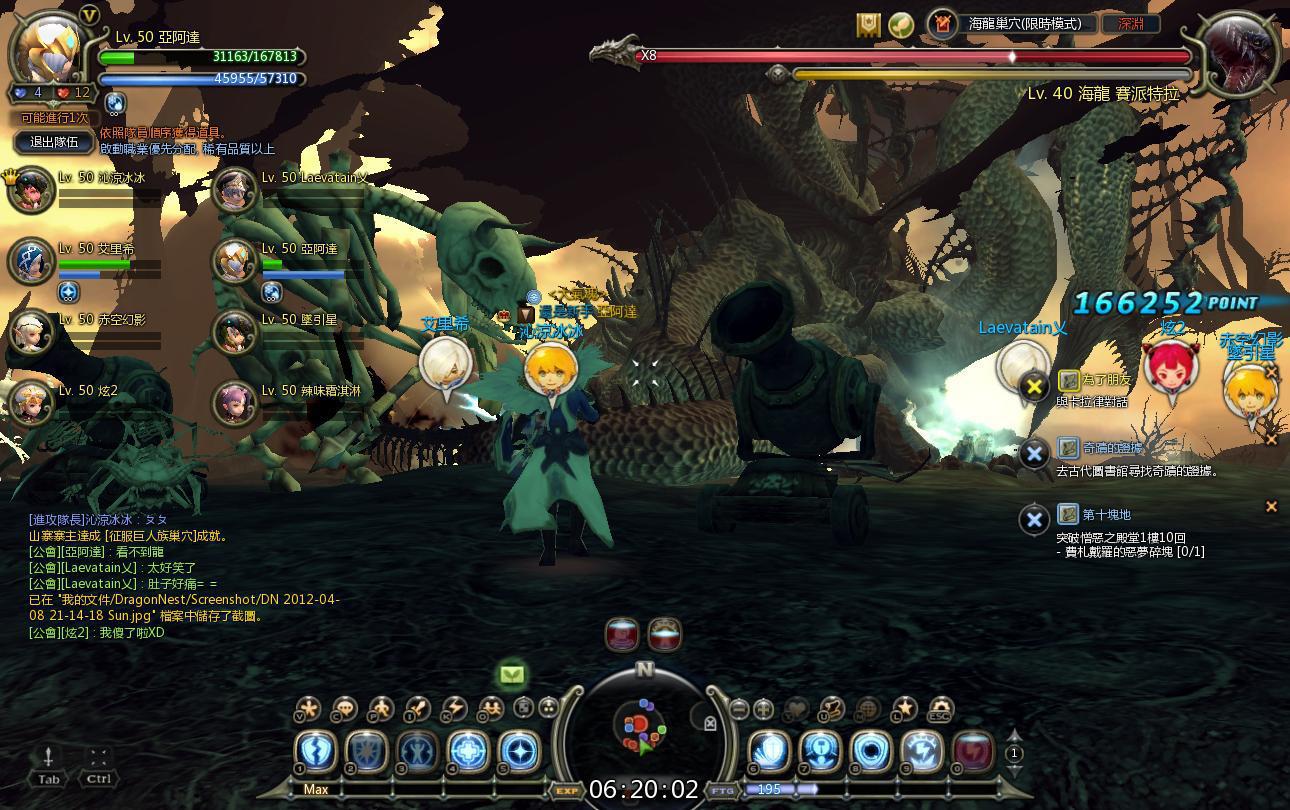Select party member 炫2's portrait
This screenshot has width=1290, height=810.
click(x=32, y=403)
